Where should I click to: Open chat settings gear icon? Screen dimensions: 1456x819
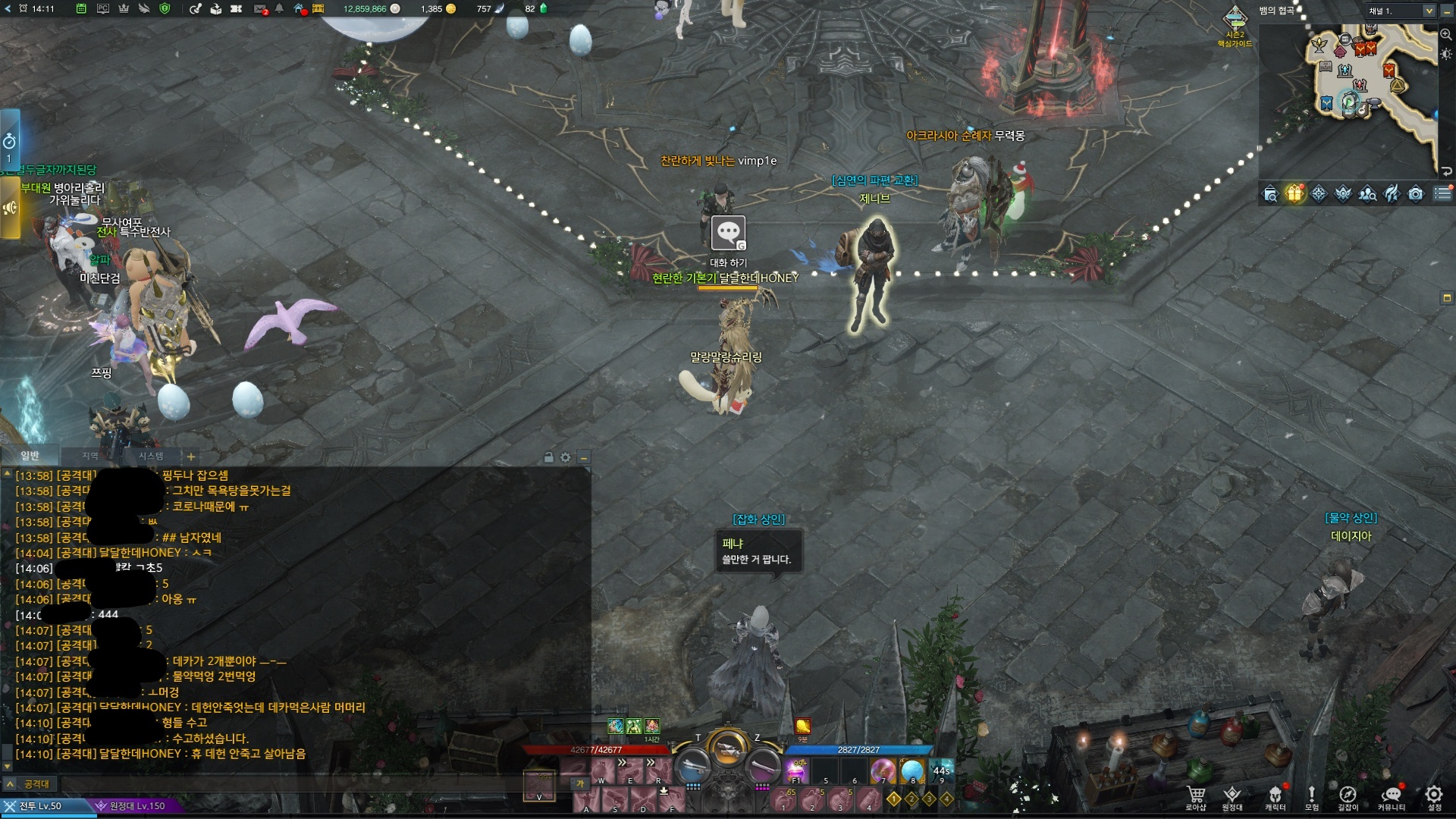[565, 457]
